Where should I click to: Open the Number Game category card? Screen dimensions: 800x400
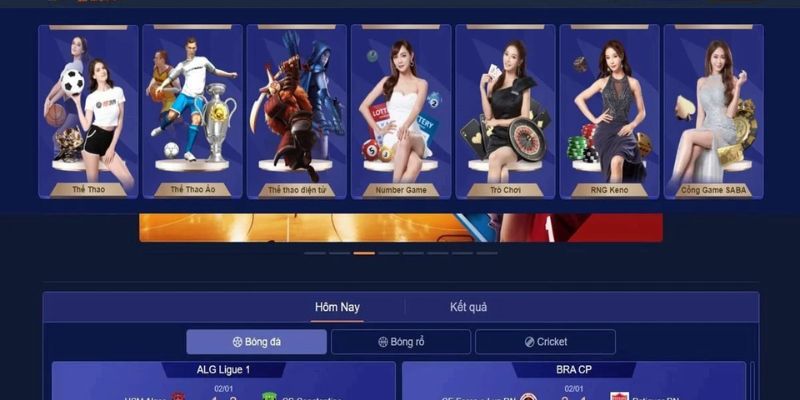(x=401, y=112)
